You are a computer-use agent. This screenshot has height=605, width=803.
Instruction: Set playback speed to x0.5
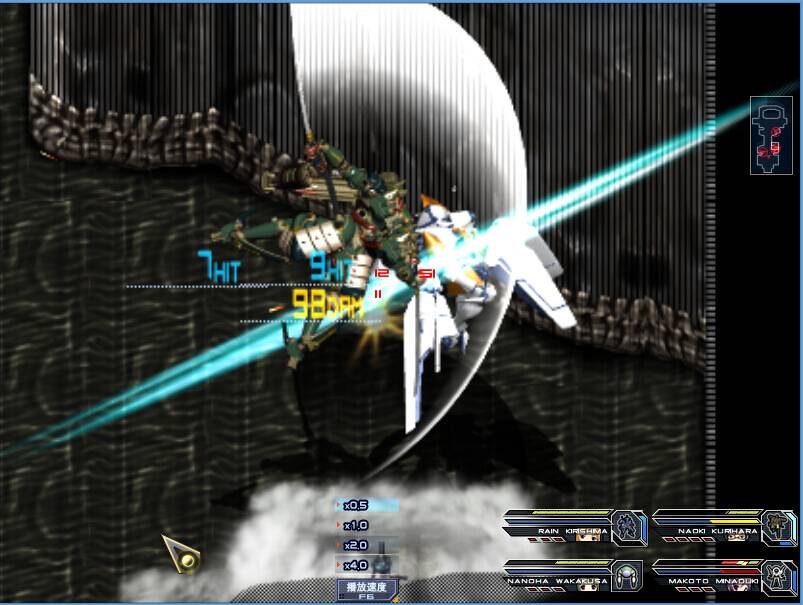pyautogui.click(x=357, y=506)
